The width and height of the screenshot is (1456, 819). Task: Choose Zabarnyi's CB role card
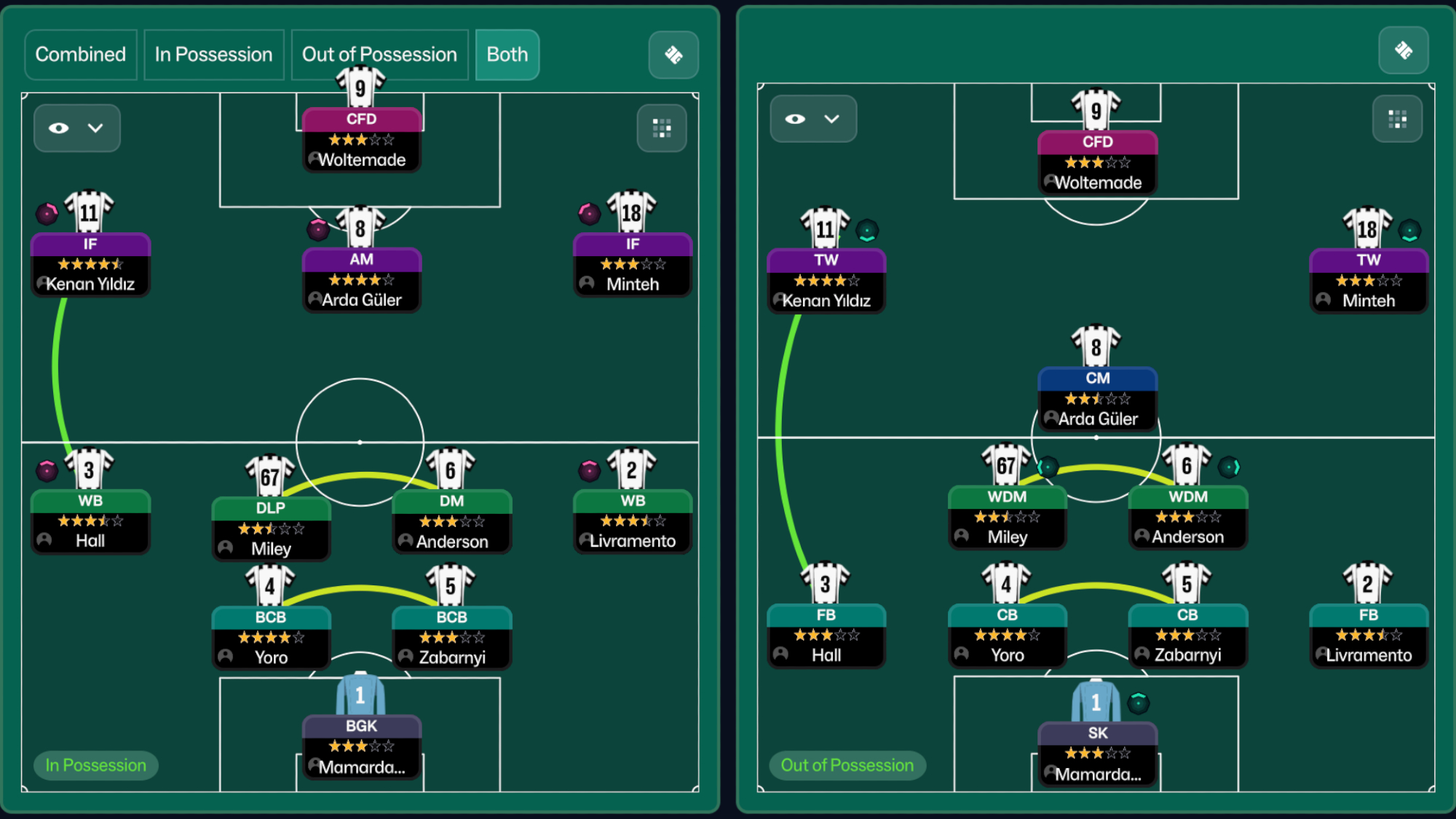click(x=1187, y=635)
